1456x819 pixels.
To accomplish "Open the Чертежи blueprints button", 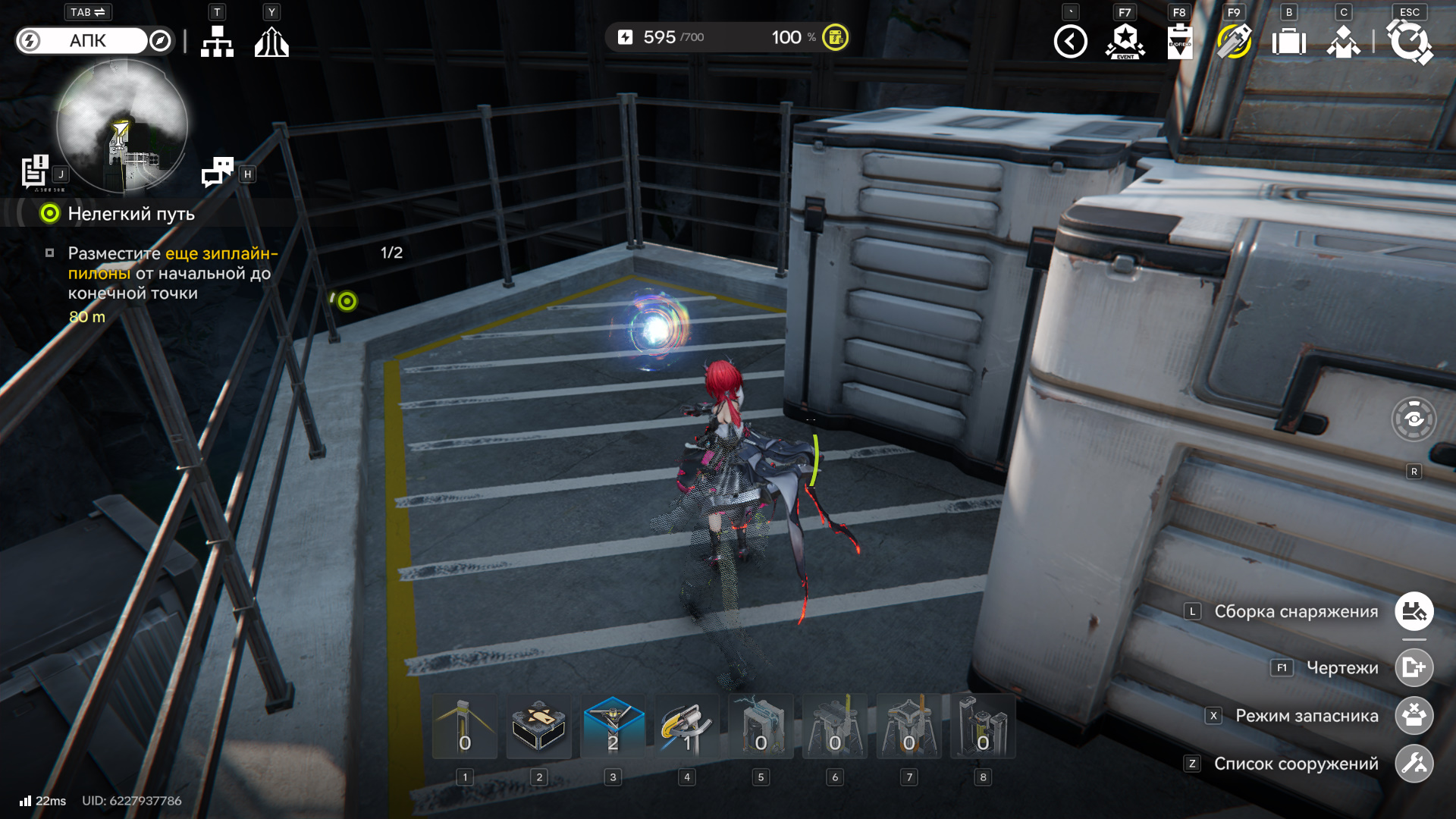I will [1414, 667].
